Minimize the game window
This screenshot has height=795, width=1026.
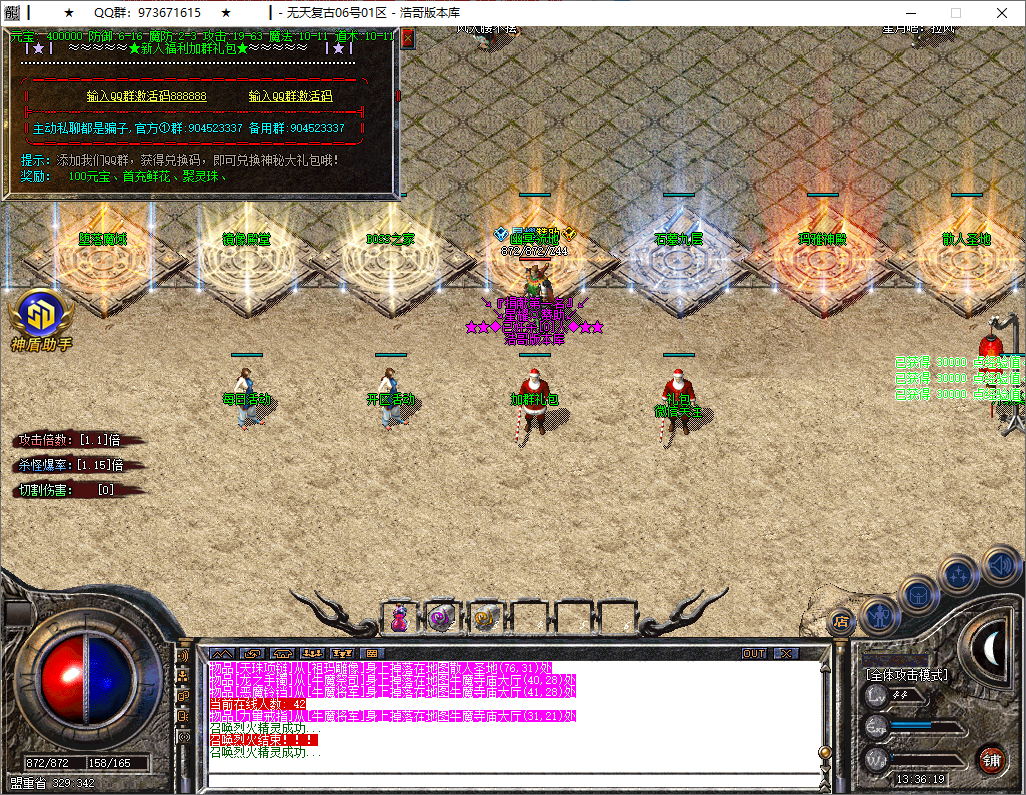[908, 13]
